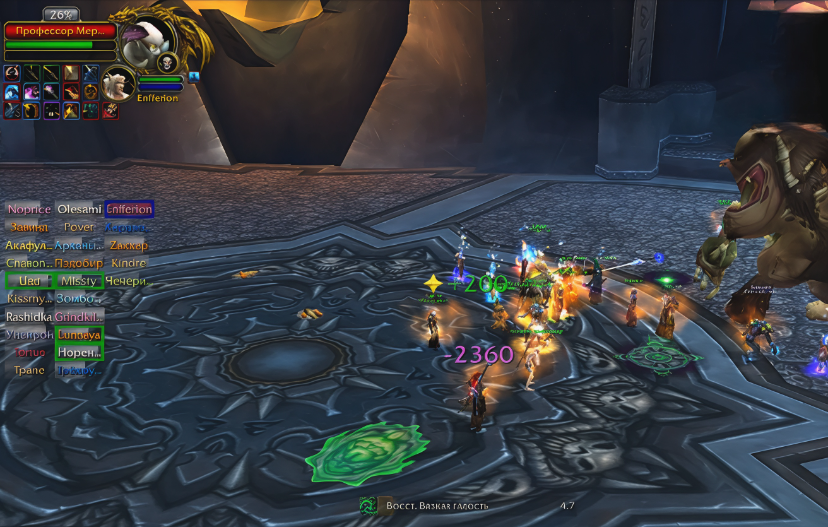Target Olesami from the raid list
The image size is (828, 527).
pyautogui.click(x=79, y=209)
